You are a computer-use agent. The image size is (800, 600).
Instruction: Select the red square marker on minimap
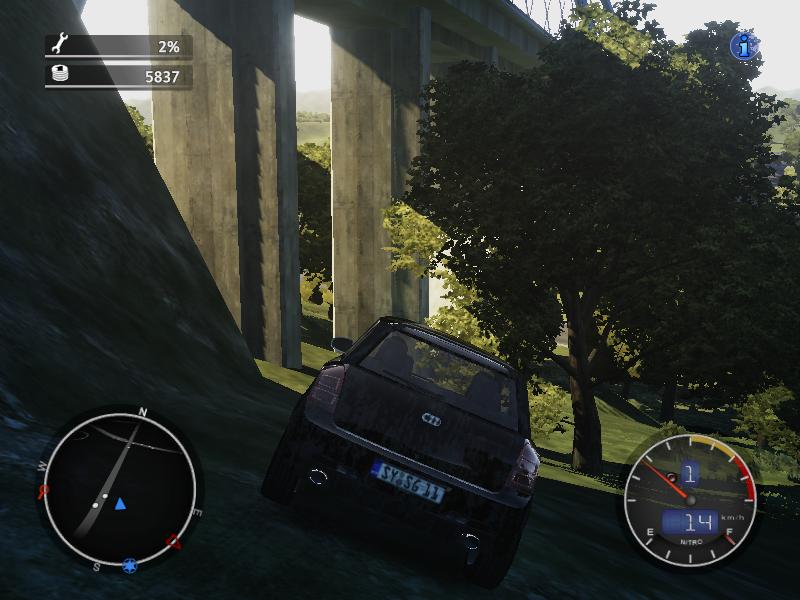pos(174,543)
